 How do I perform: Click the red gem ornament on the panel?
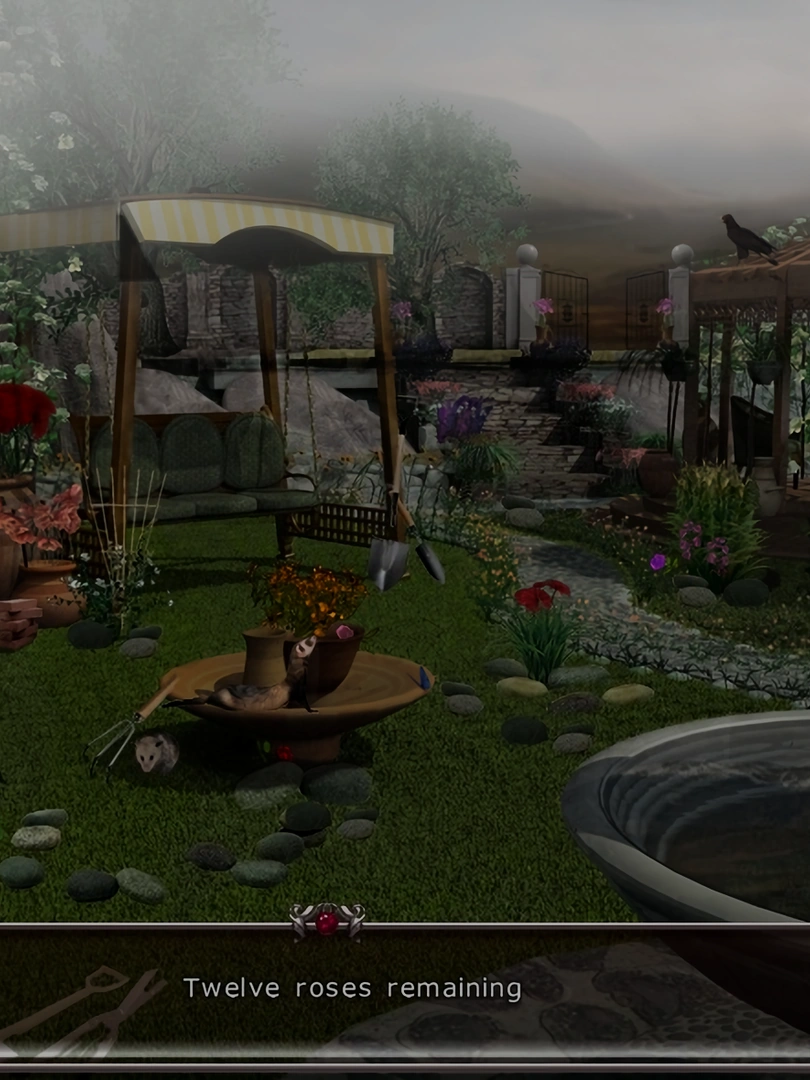coord(327,921)
